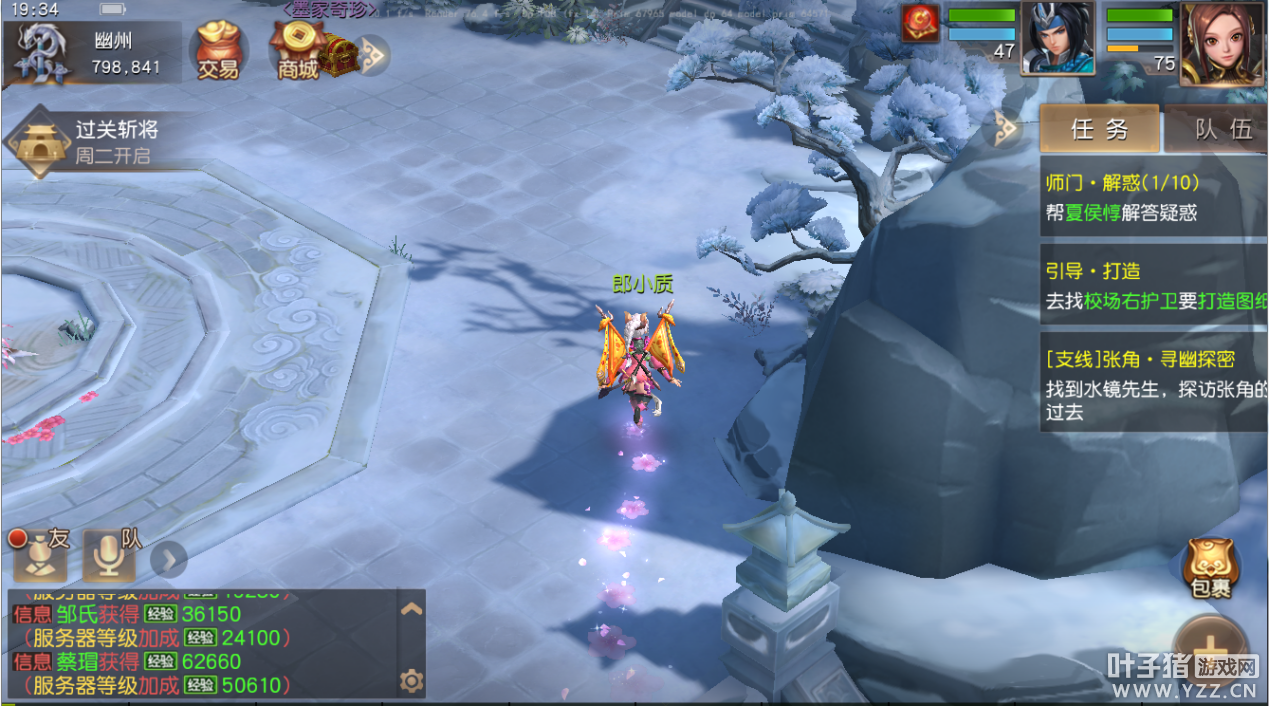Select the blue-armored player character portrait

click(1057, 38)
